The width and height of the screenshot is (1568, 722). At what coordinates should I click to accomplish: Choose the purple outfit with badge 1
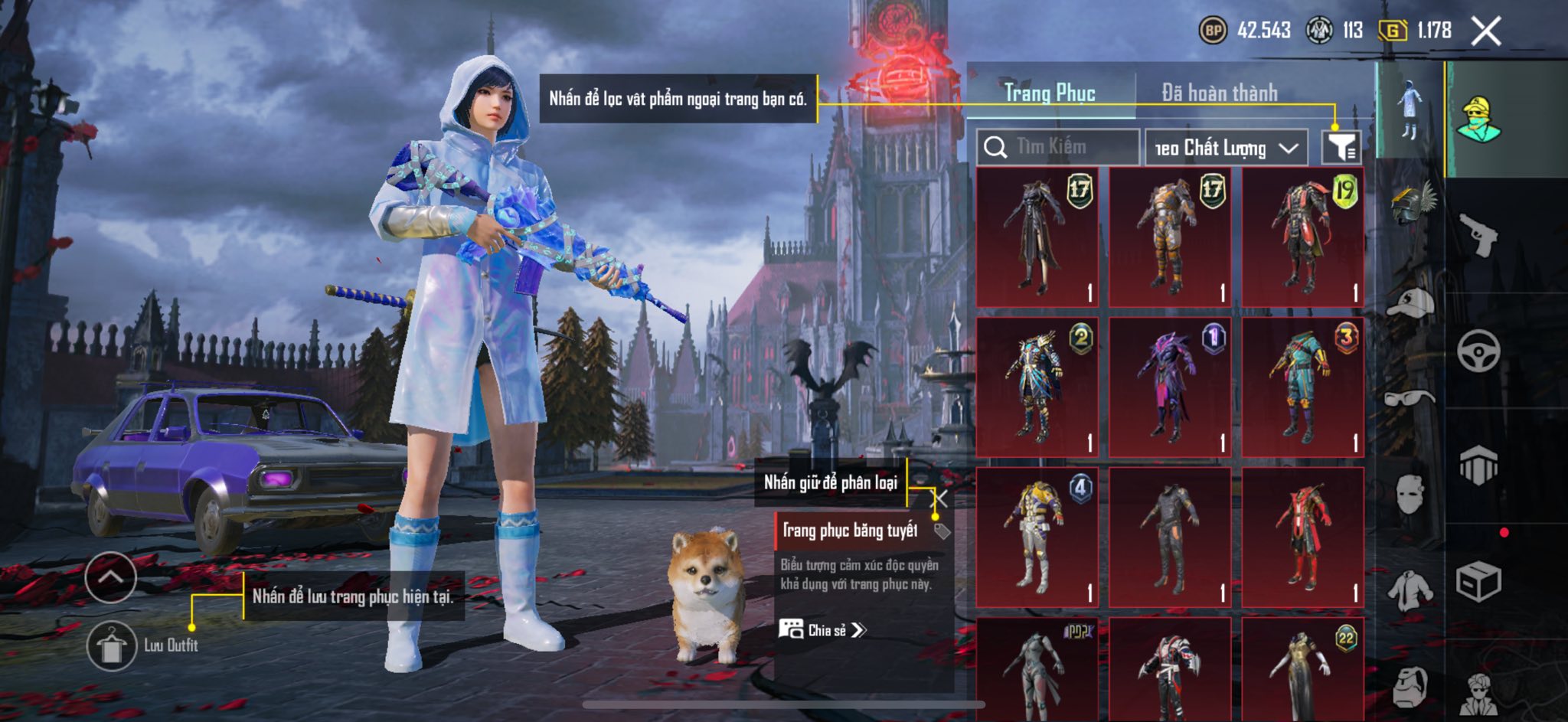click(1170, 387)
